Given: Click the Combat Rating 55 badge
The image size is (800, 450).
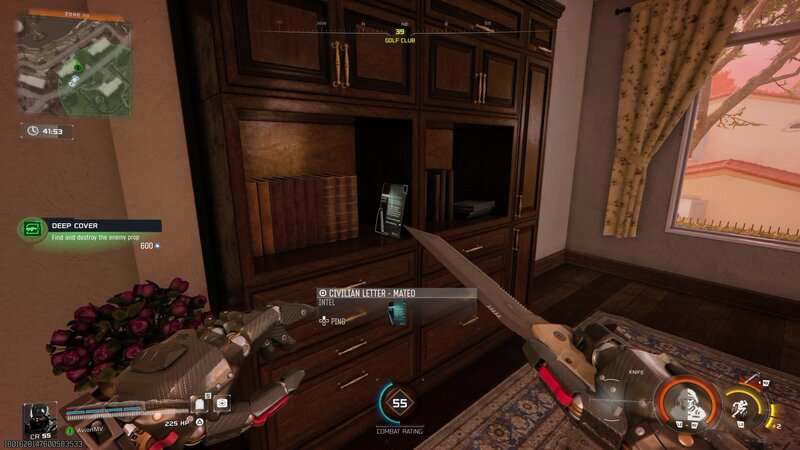Looking at the screenshot, I should tap(400, 404).
